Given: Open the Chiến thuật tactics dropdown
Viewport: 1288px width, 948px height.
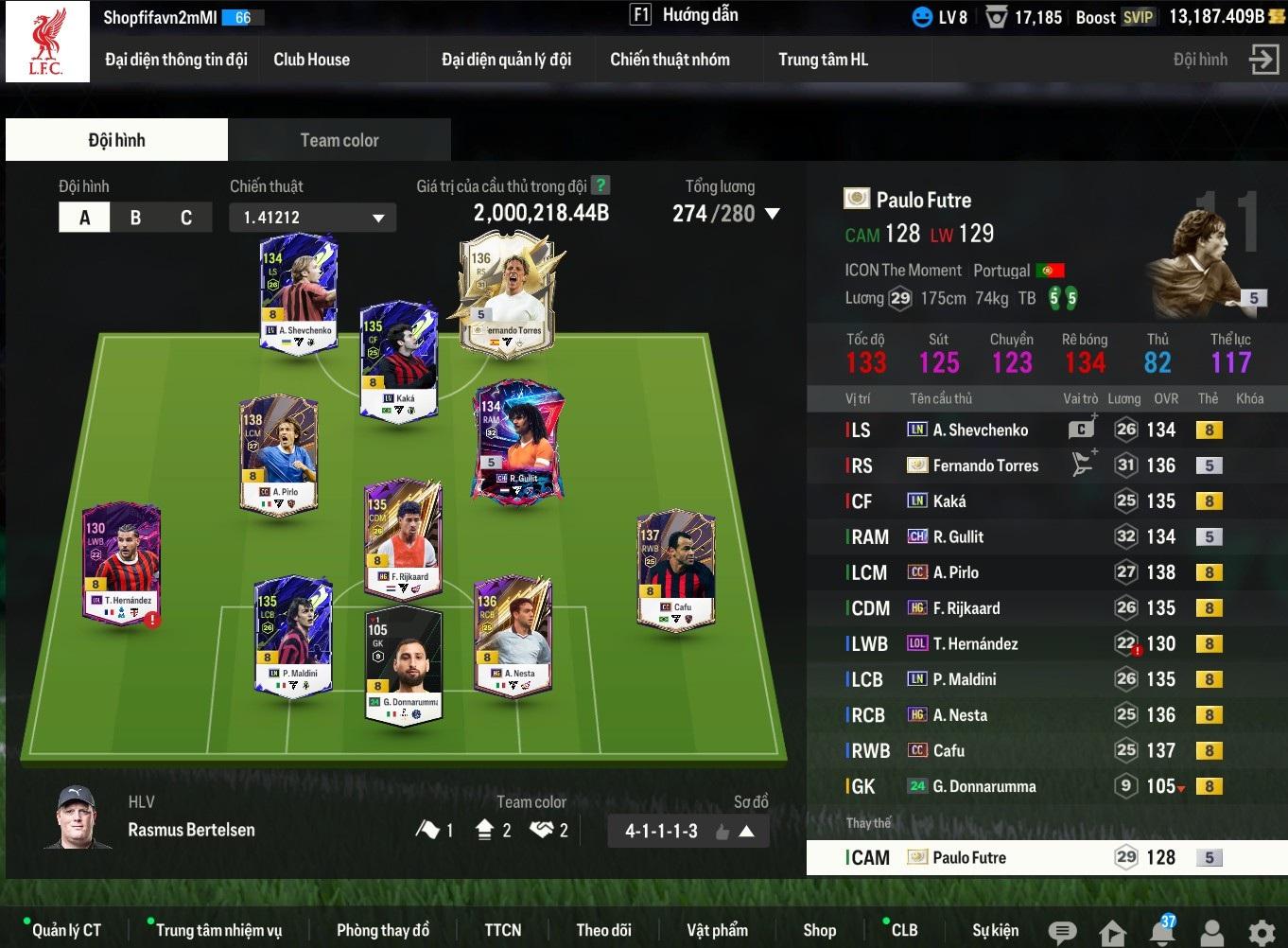Looking at the screenshot, I should coord(312,218).
